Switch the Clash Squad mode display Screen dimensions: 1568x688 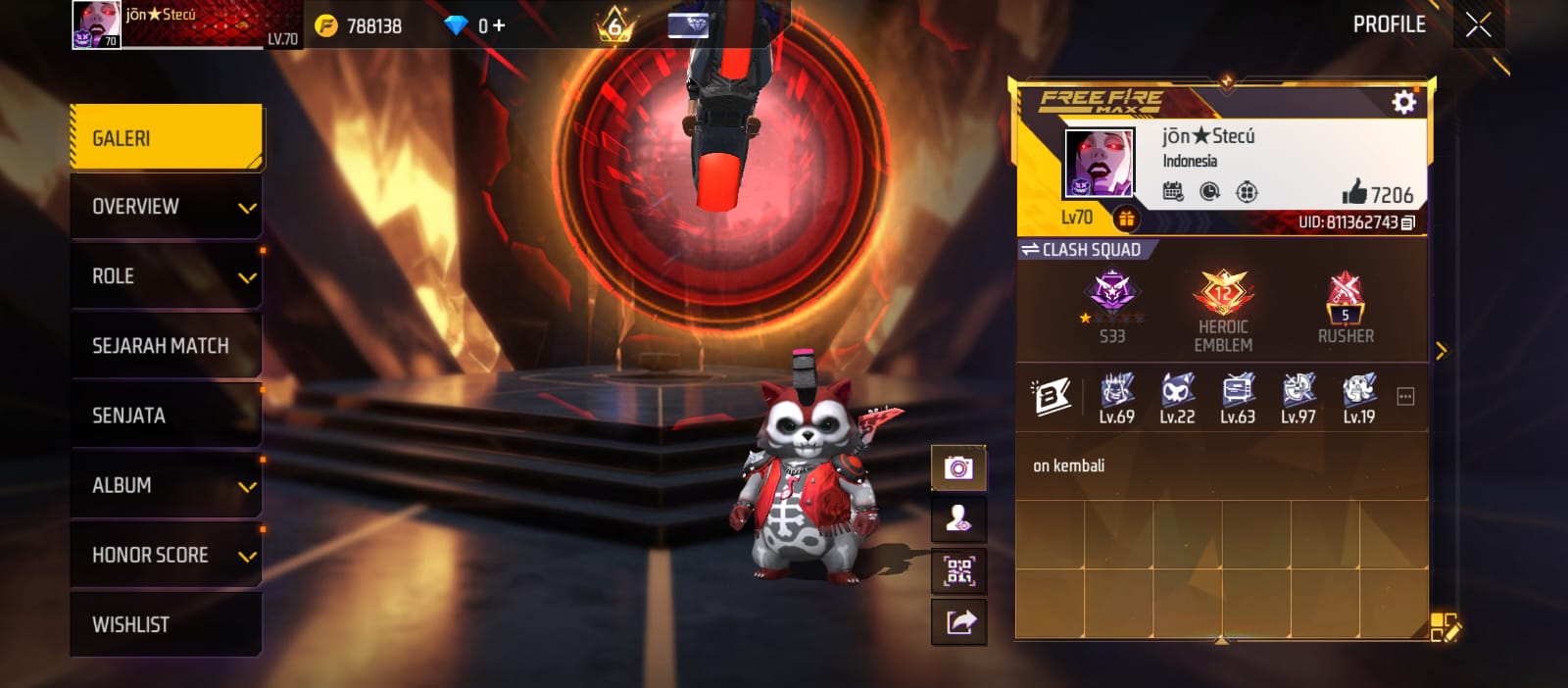point(1030,250)
